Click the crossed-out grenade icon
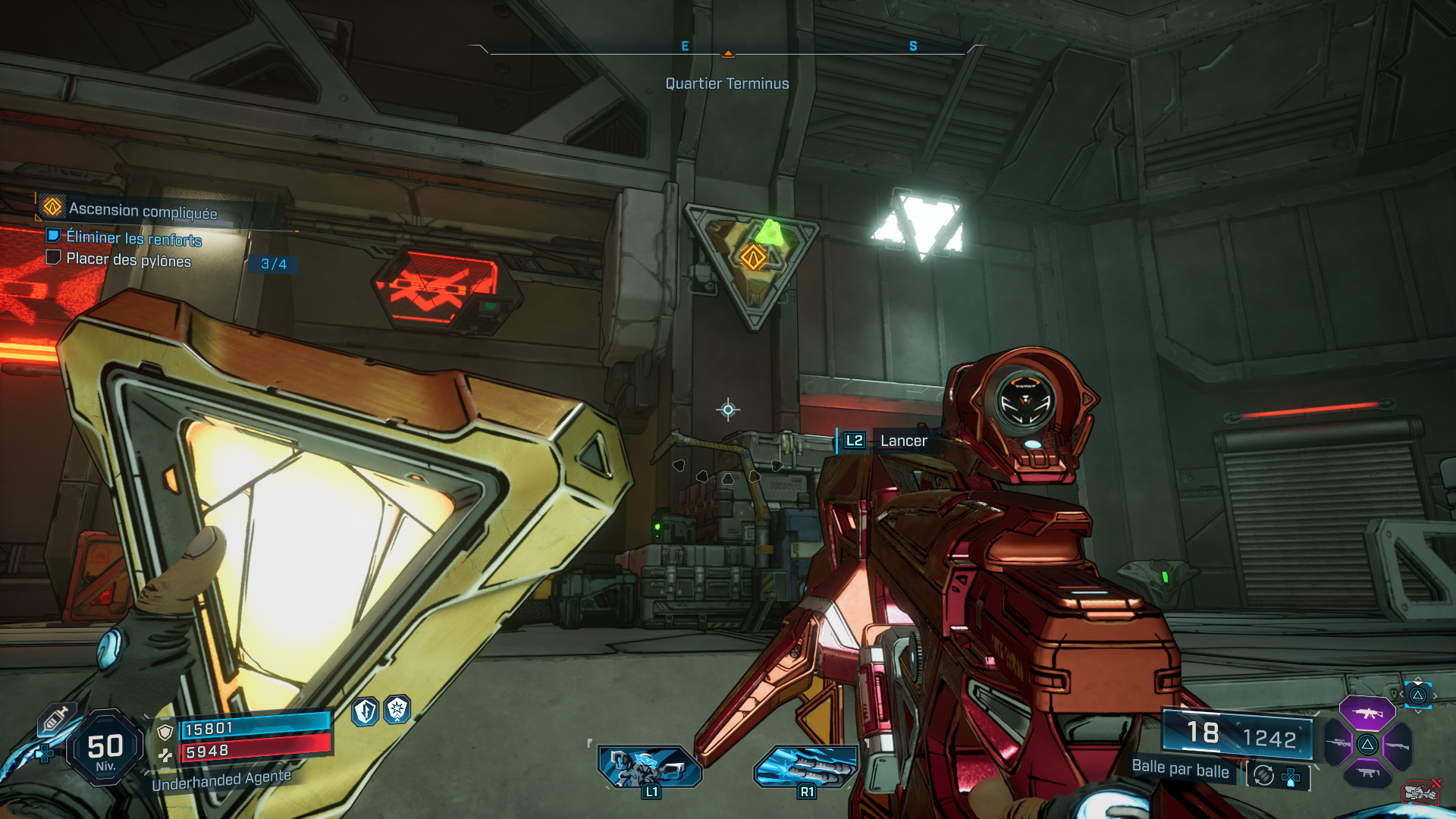 point(1420,791)
